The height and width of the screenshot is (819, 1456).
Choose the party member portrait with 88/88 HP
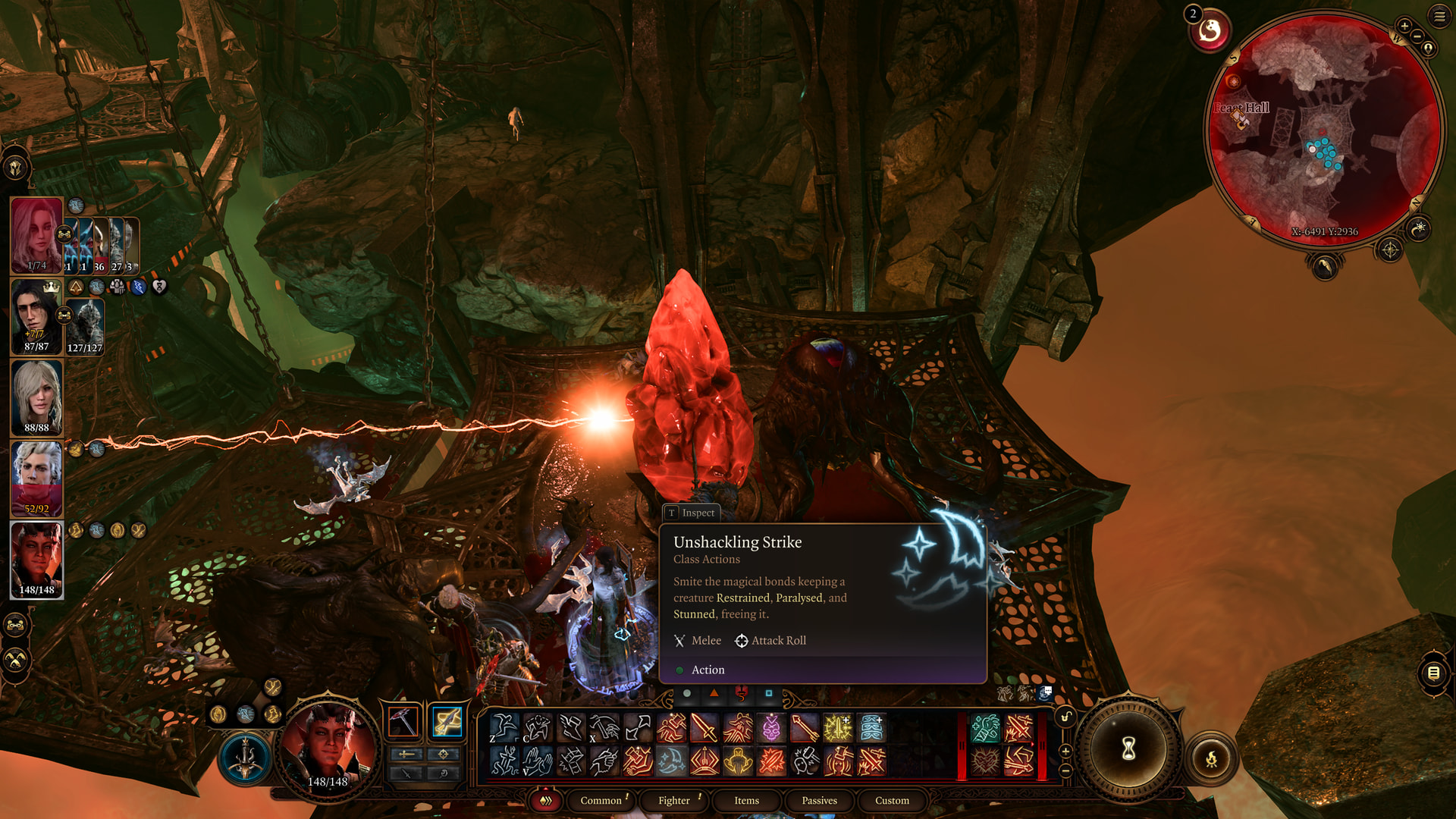point(36,397)
